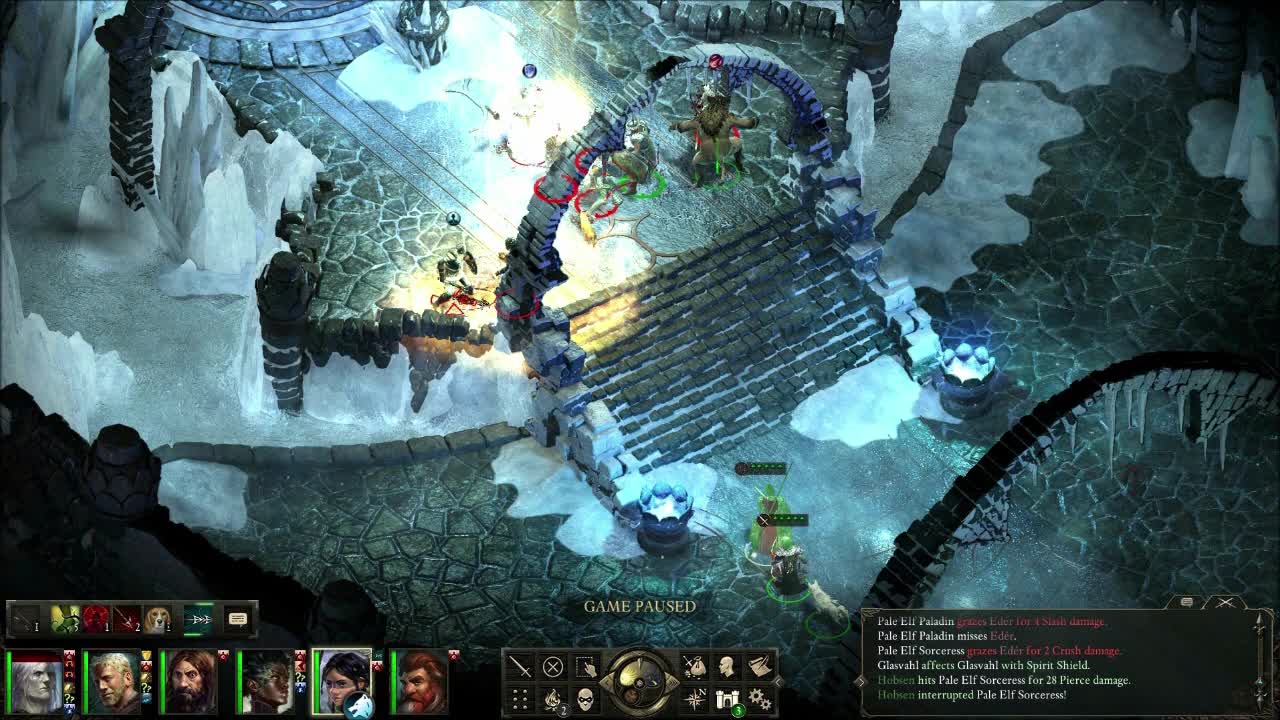Viewport: 1280px width, 720px height.
Task: Open the inventory bag icon
Action: [694, 666]
